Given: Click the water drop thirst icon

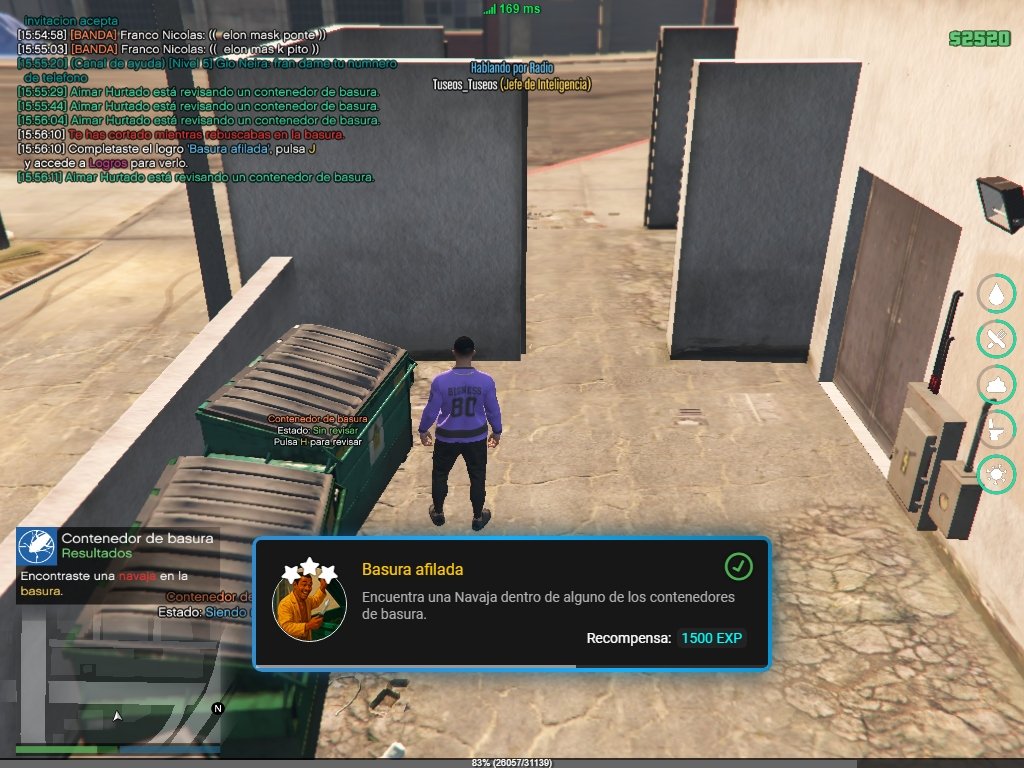Looking at the screenshot, I should click(x=996, y=294).
